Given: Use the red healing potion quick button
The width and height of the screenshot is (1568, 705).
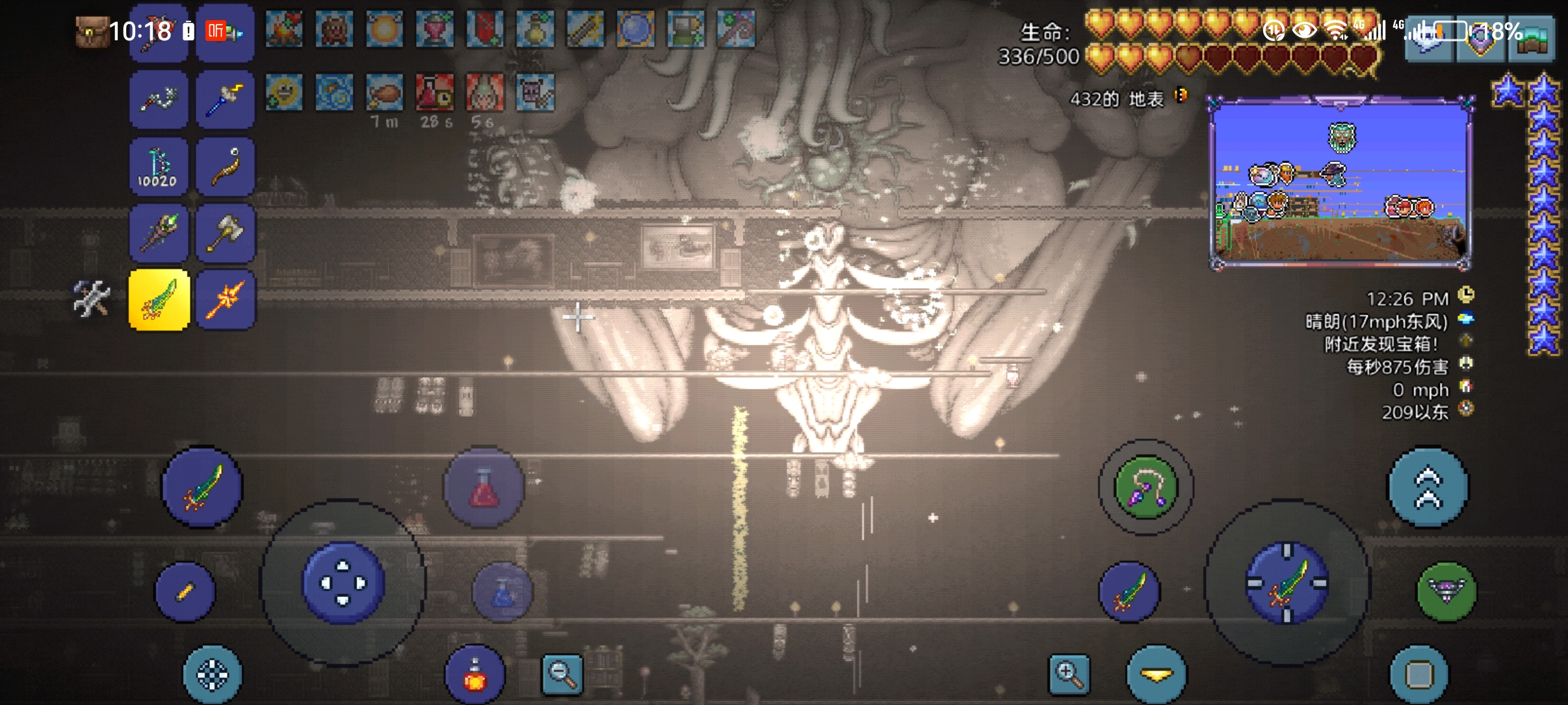Looking at the screenshot, I should click(484, 487).
